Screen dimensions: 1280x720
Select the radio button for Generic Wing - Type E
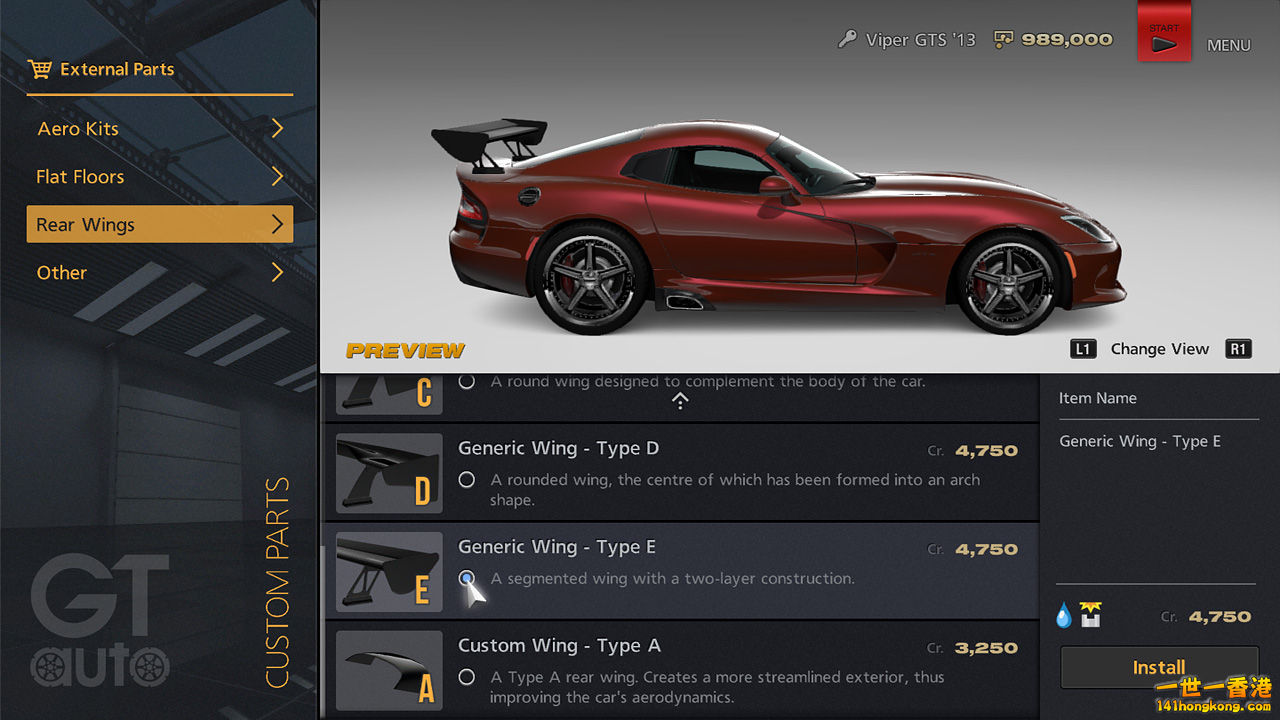click(x=466, y=578)
